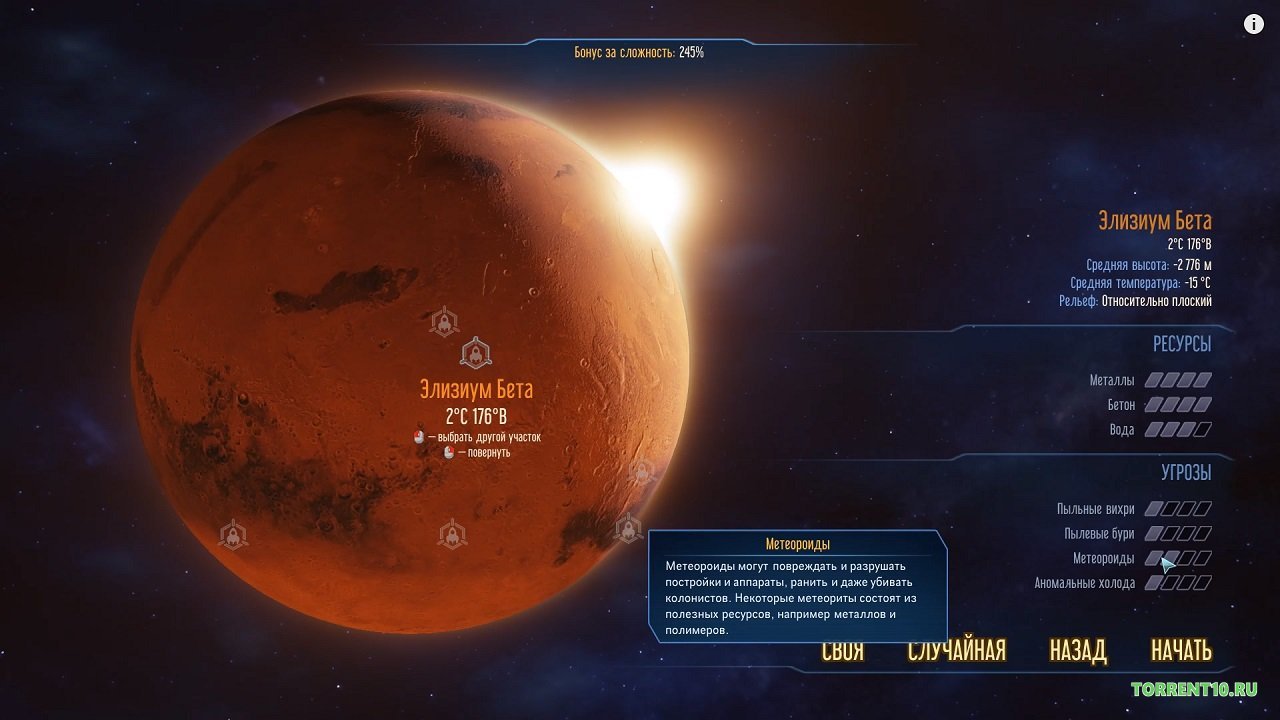Select the landing marker beside the Метеороиды tooltip

point(629,527)
